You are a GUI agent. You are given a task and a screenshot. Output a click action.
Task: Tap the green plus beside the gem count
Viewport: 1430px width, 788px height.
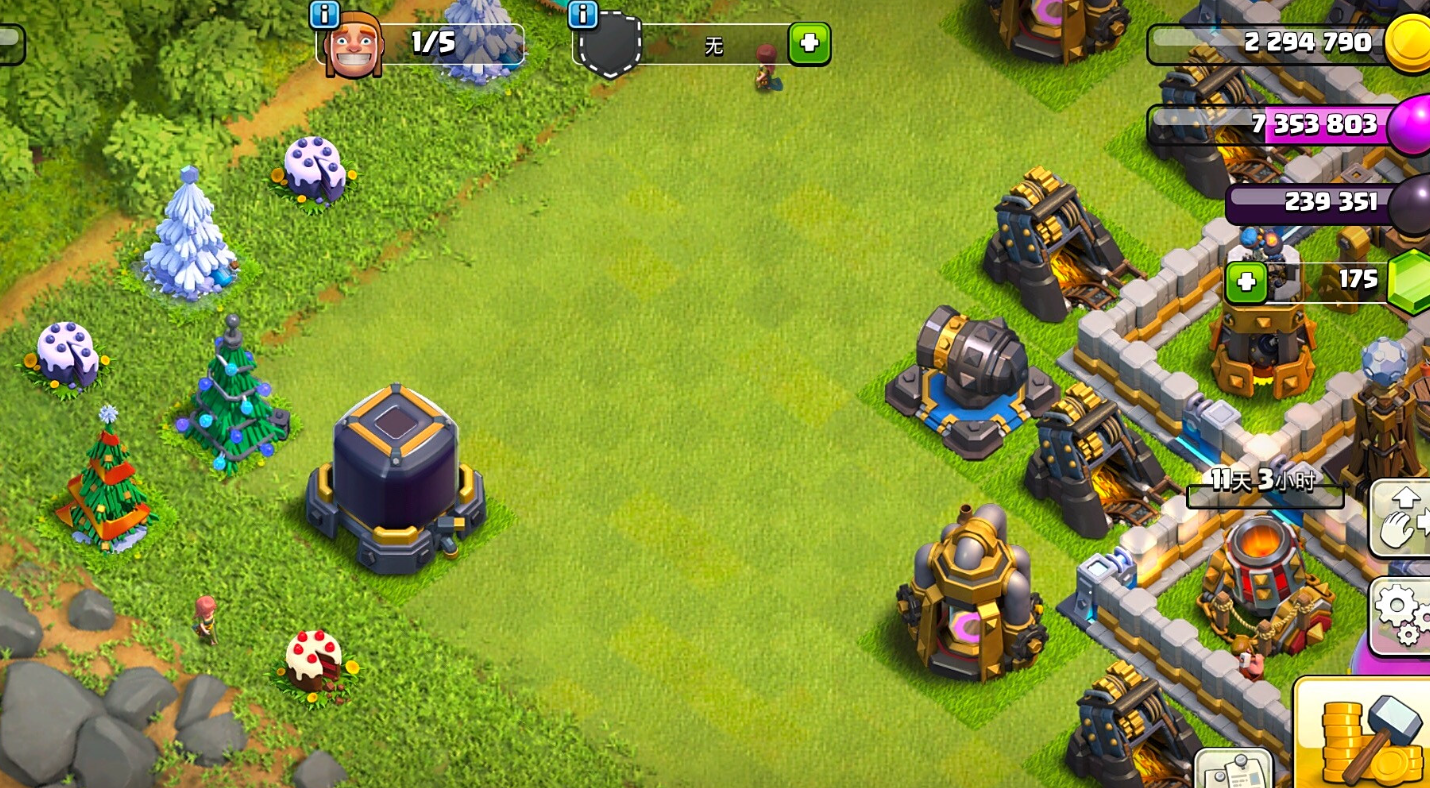(x=1246, y=281)
